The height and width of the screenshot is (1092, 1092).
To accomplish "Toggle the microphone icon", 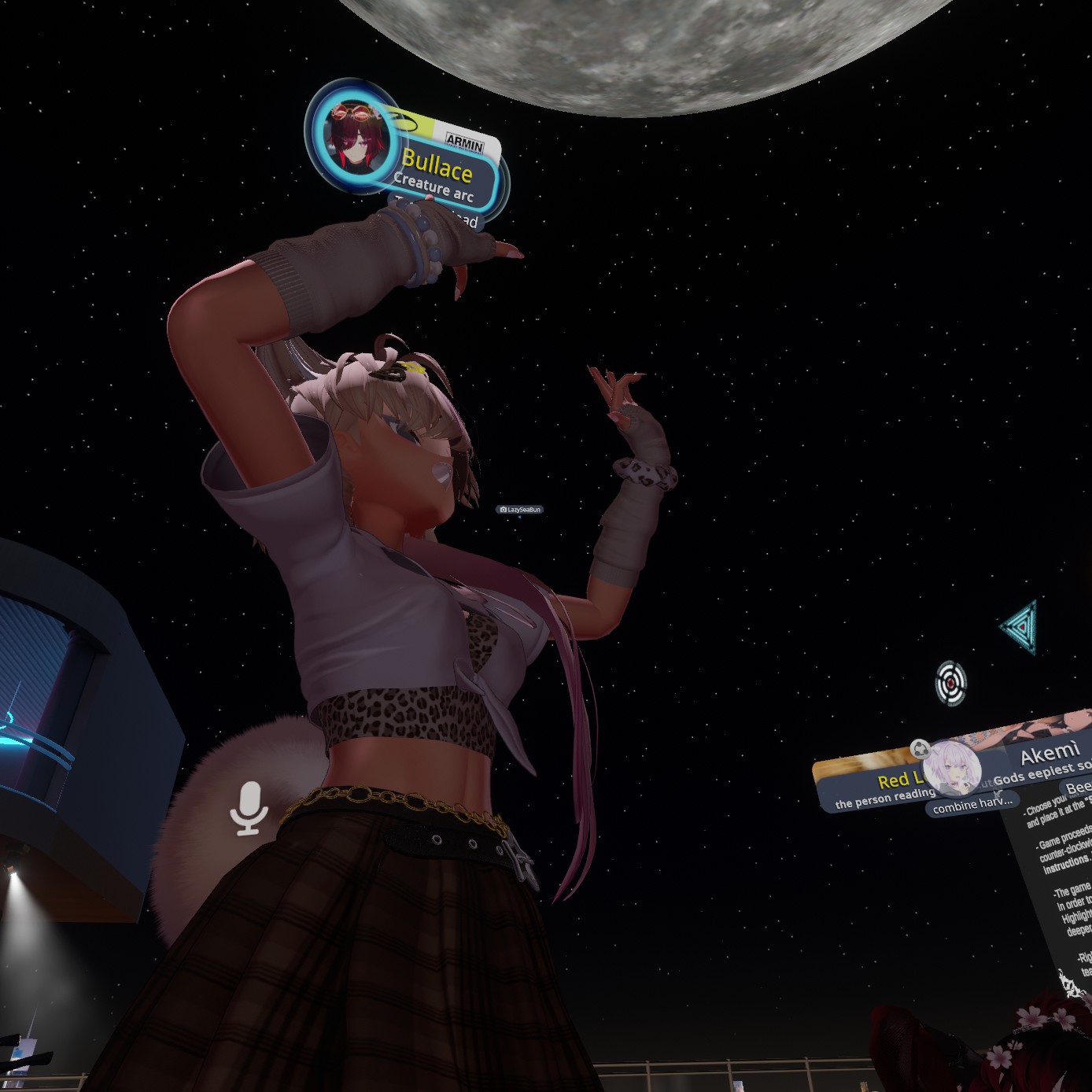I will (x=249, y=807).
